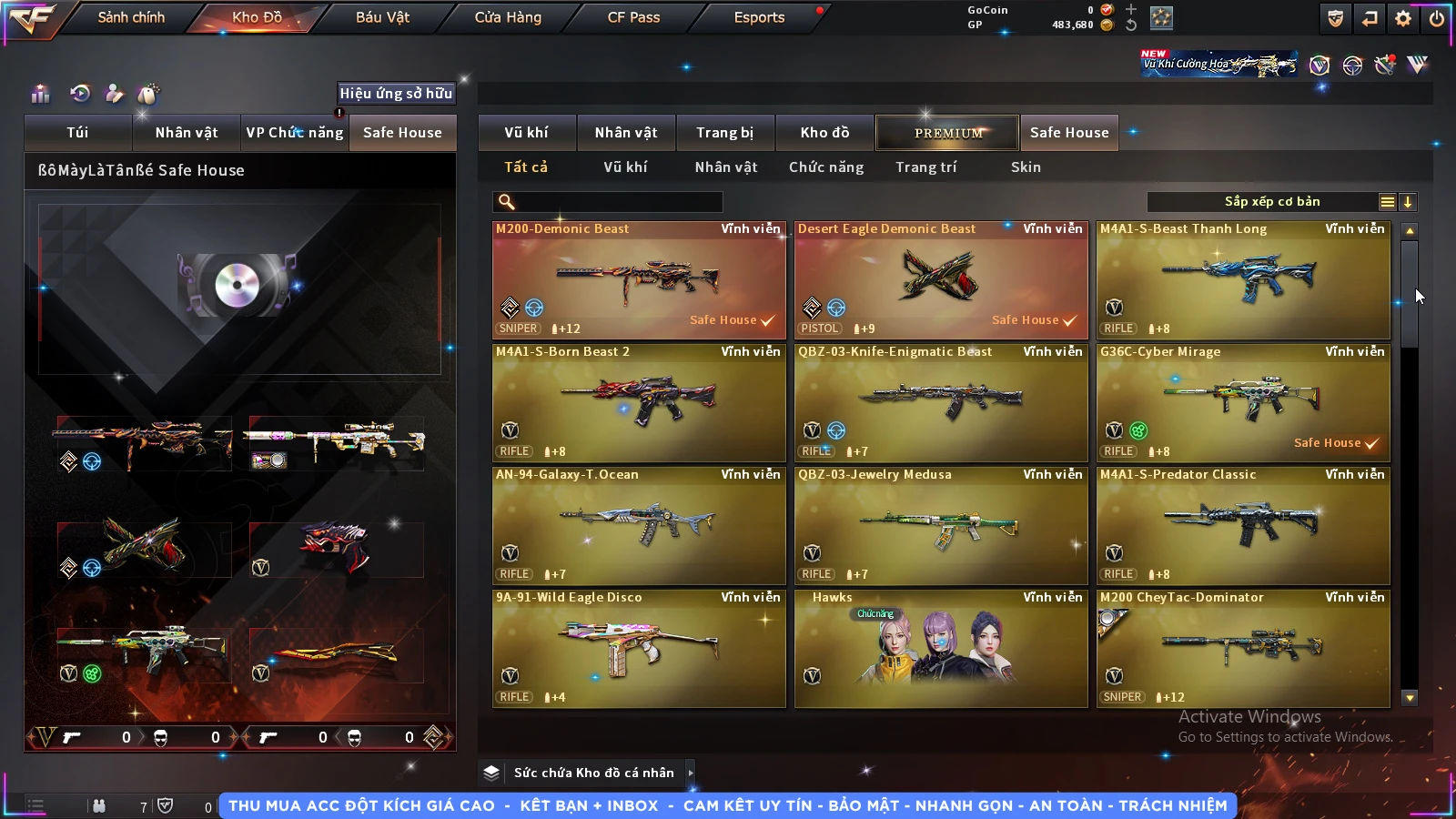Viewport: 1456px width, 819px height.
Task: Filter items by Skin
Action: (x=1026, y=167)
